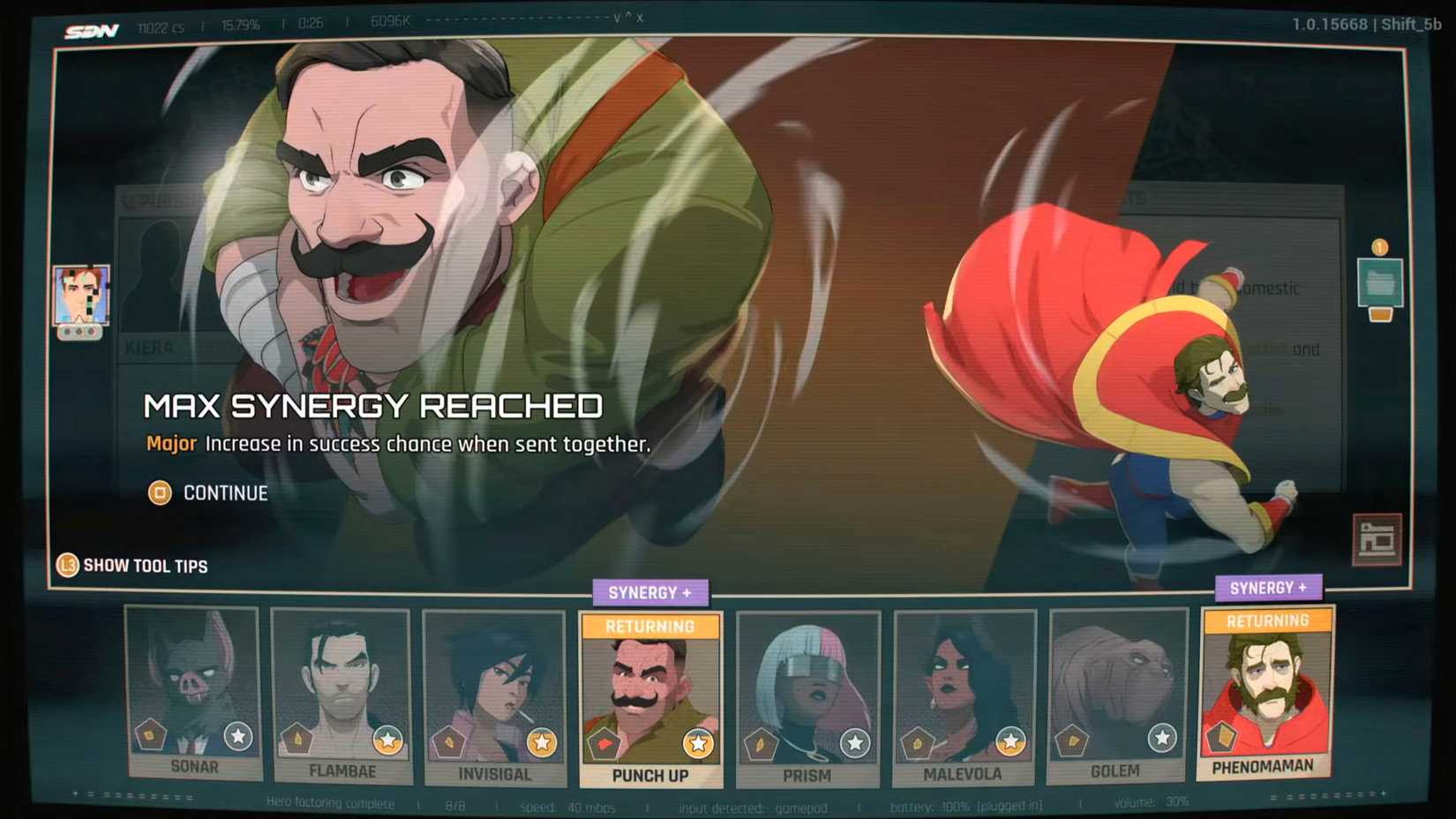Click the browser window icon at bottom right
Viewport: 1456px width, 819px height.
click(1375, 536)
